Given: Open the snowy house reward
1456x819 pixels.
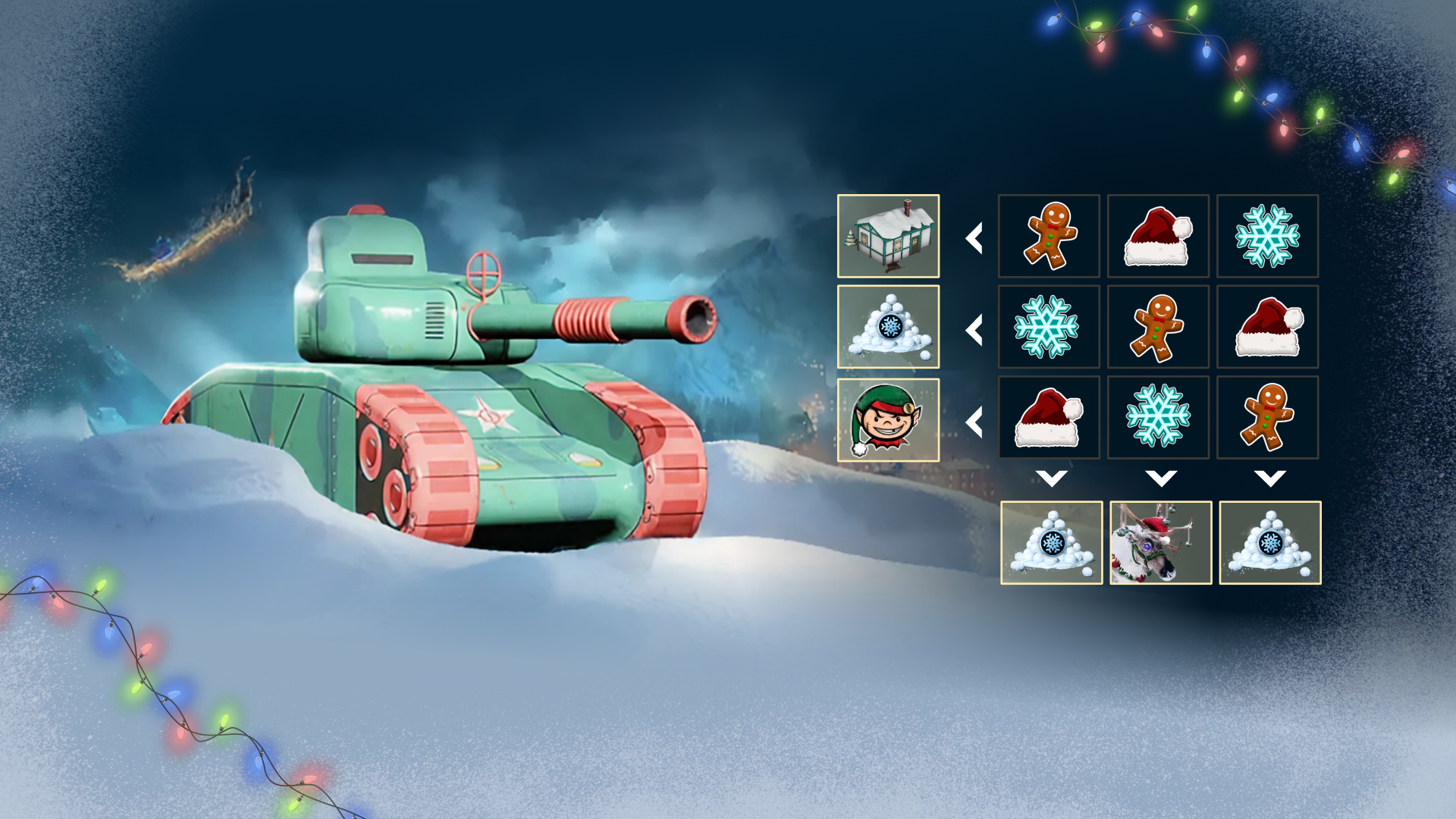Looking at the screenshot, I should point(888,237).
